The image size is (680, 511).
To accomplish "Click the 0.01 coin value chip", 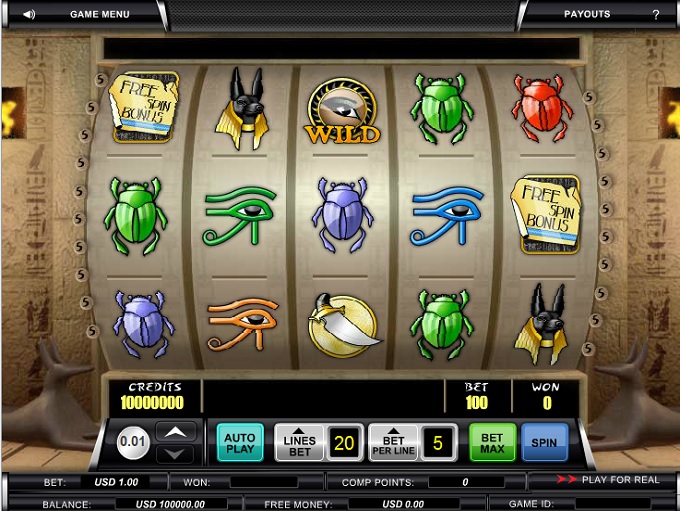I will coord(133,441).
